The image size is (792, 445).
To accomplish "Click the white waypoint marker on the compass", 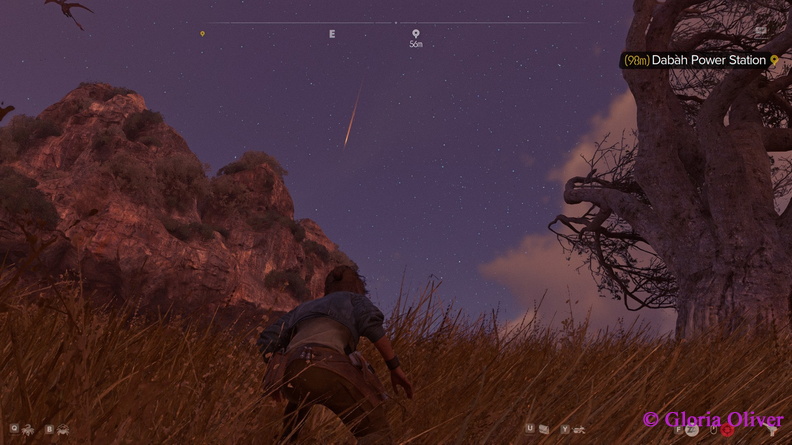I will (x=416, y=34).
